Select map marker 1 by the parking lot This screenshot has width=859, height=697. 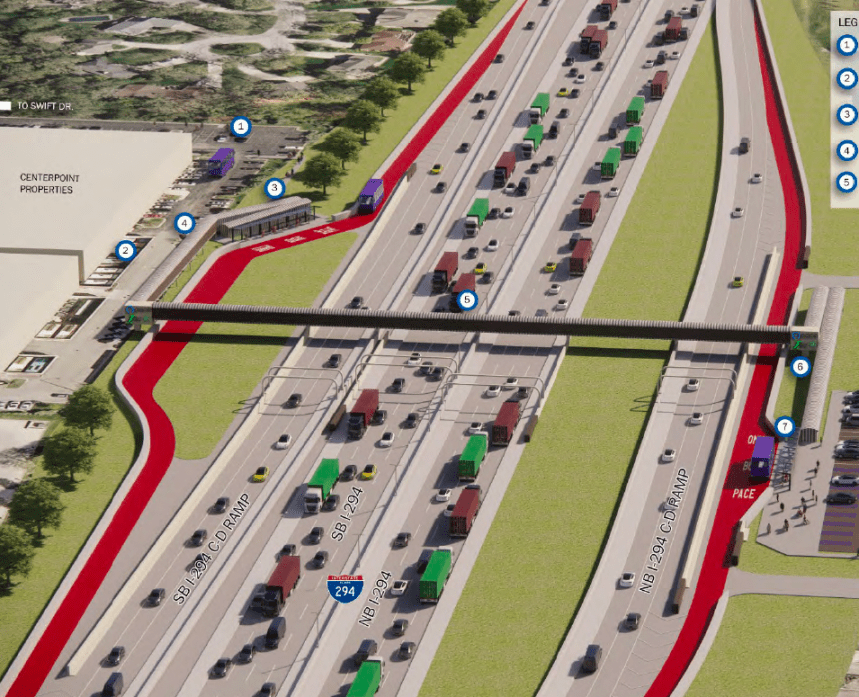240,127
